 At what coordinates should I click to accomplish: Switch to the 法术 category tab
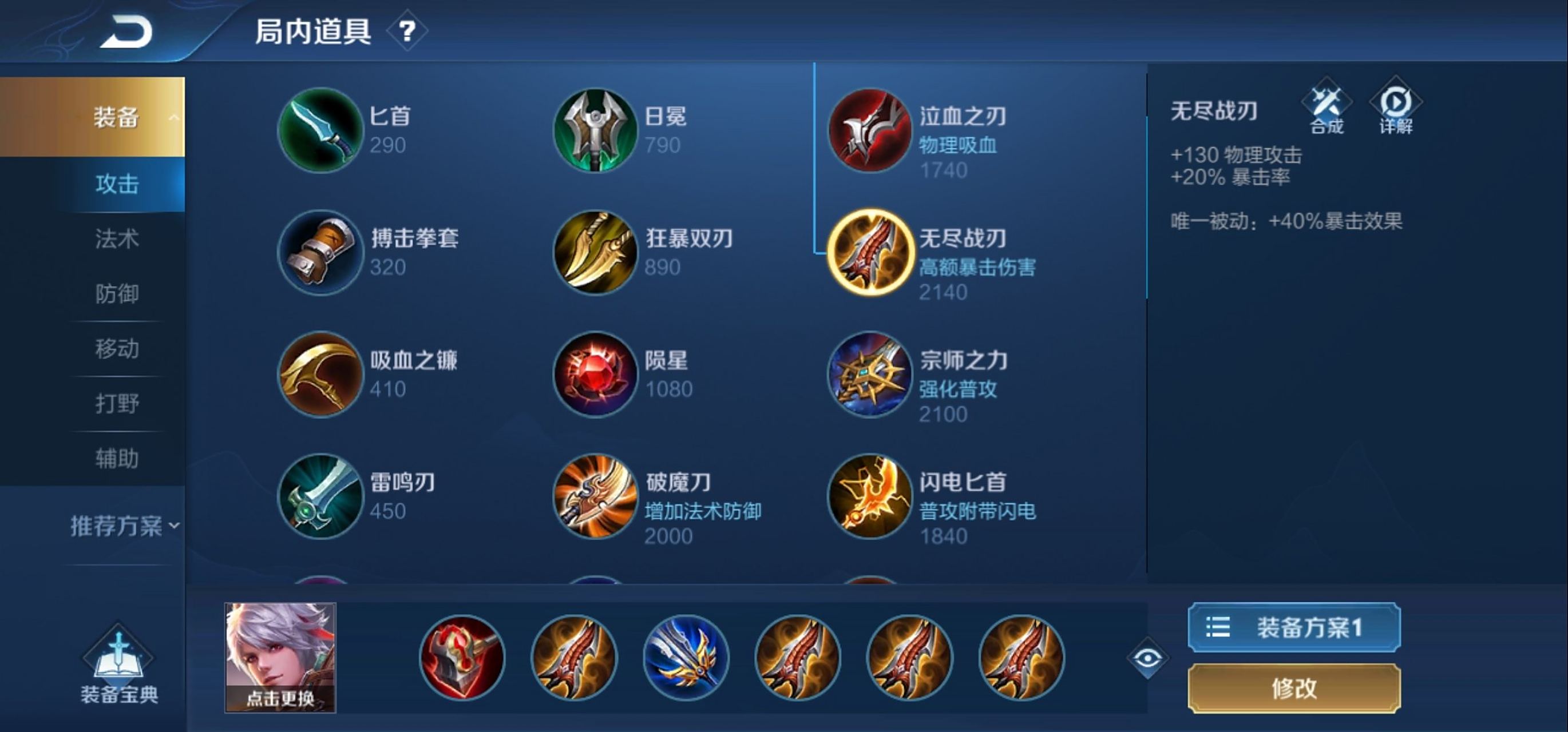pyautogui.click(x=117, y=240)
